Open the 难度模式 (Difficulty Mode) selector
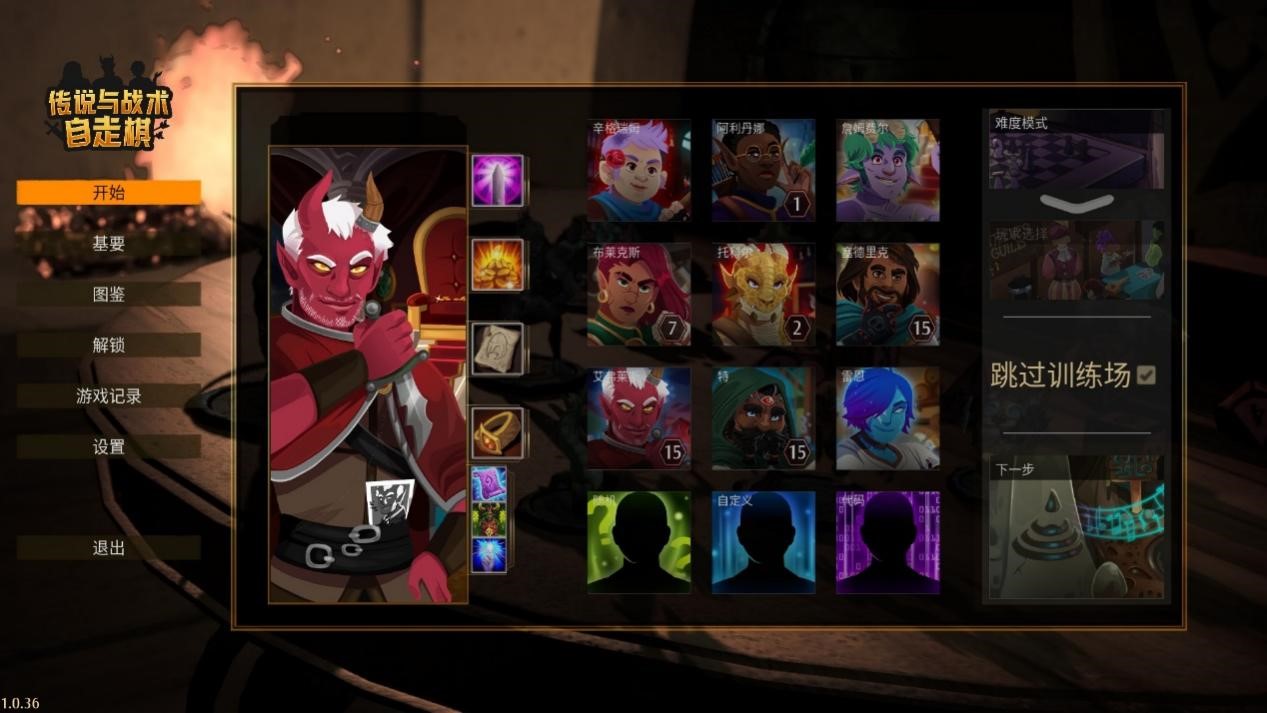The height and width of the screenshot is (713, 1267). (1076, 150)
